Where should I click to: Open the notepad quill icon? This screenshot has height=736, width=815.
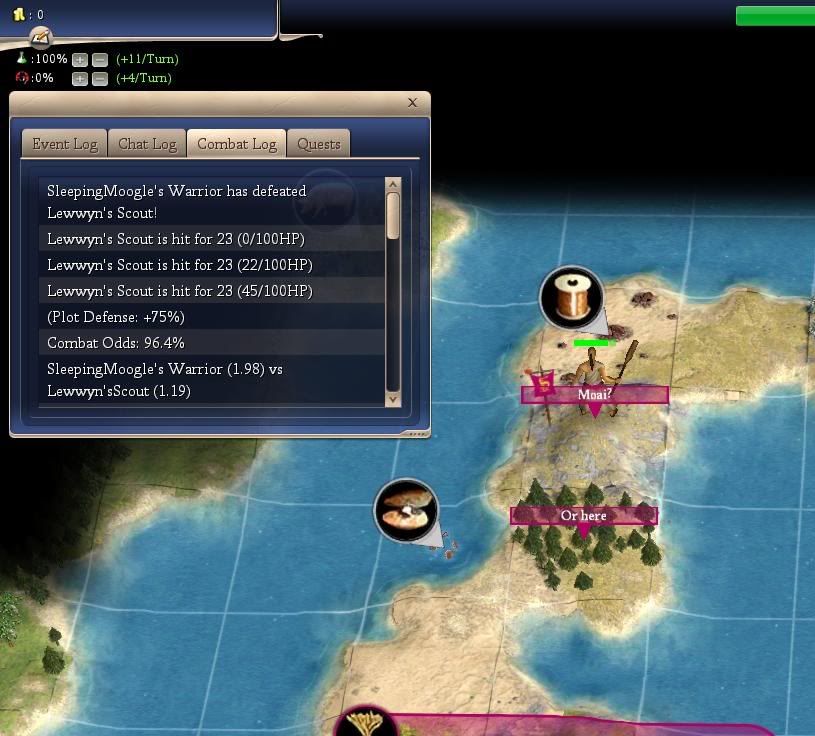(40, 38)
